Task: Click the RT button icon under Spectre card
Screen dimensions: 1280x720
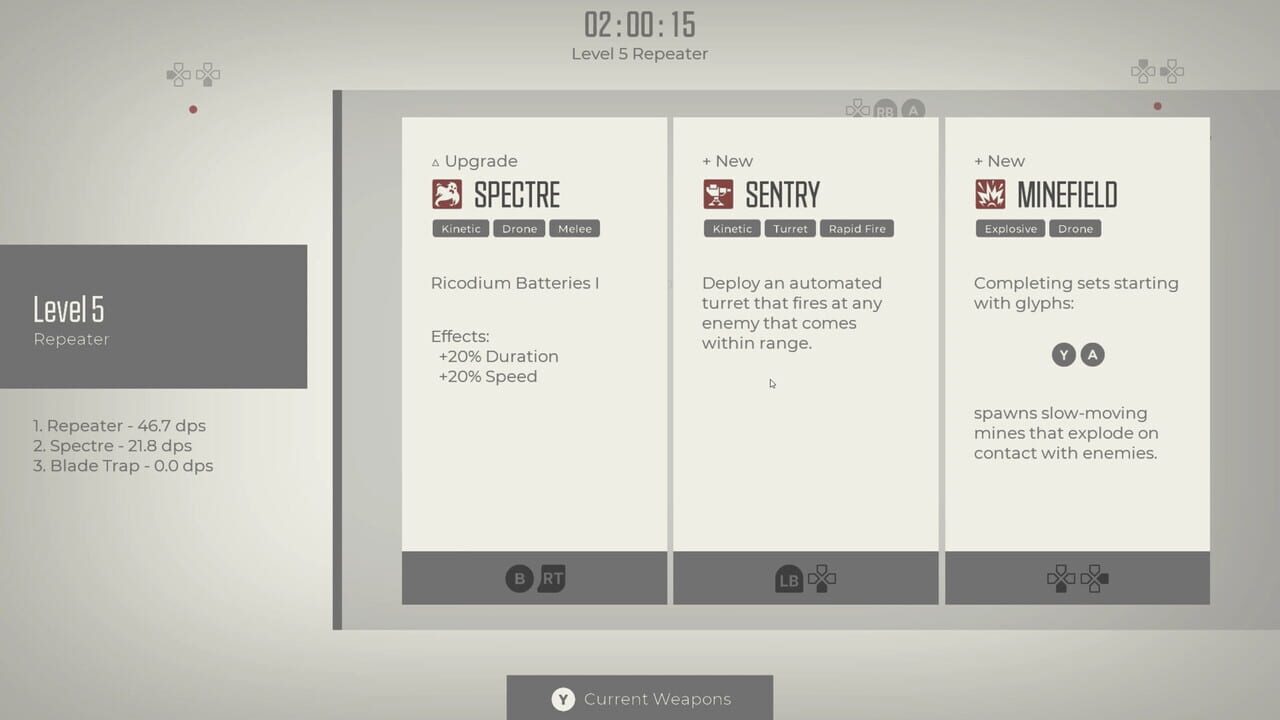Action: [x=550, y=578]
